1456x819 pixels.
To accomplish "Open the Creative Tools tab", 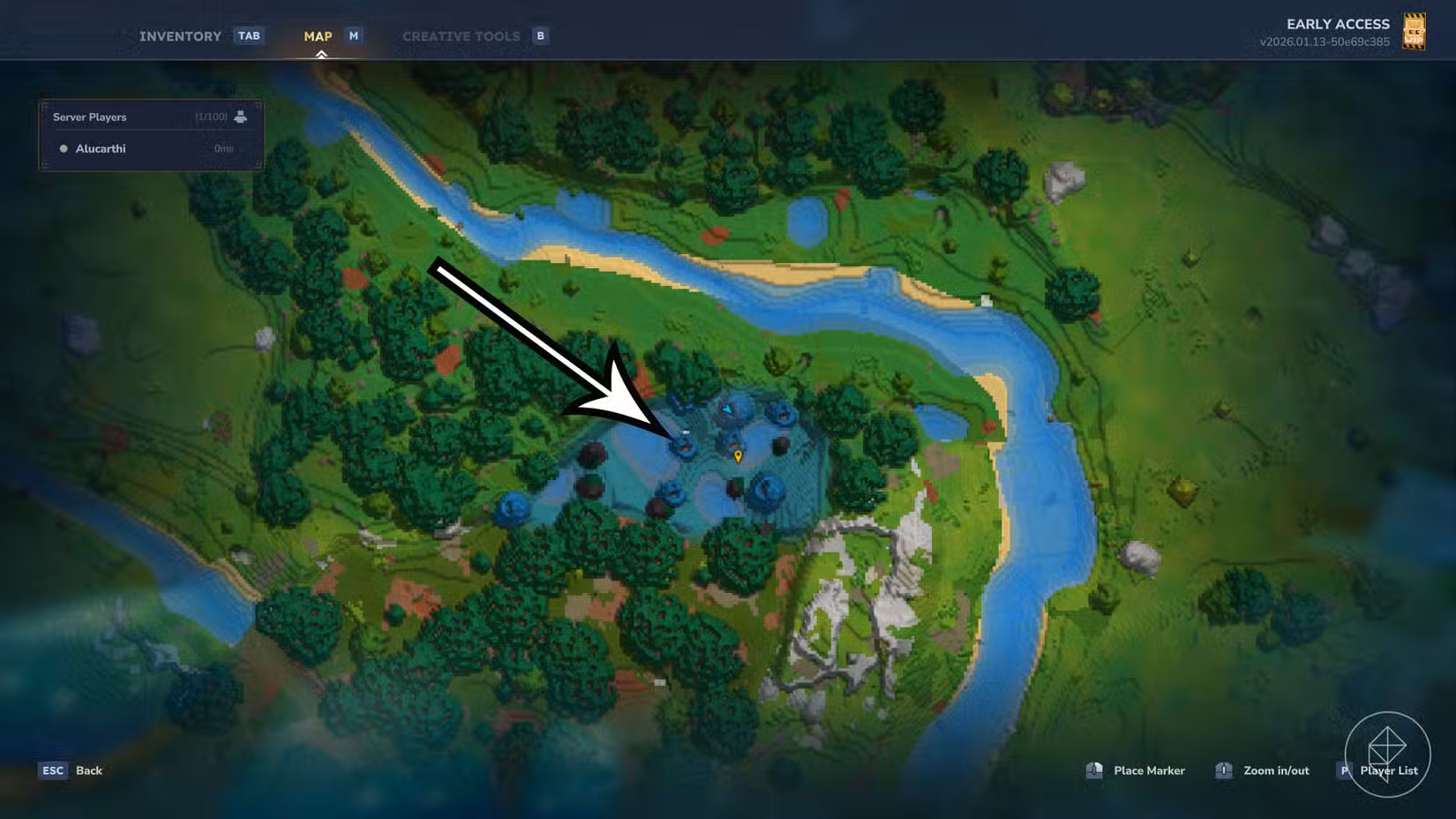I will click(460, 36).
